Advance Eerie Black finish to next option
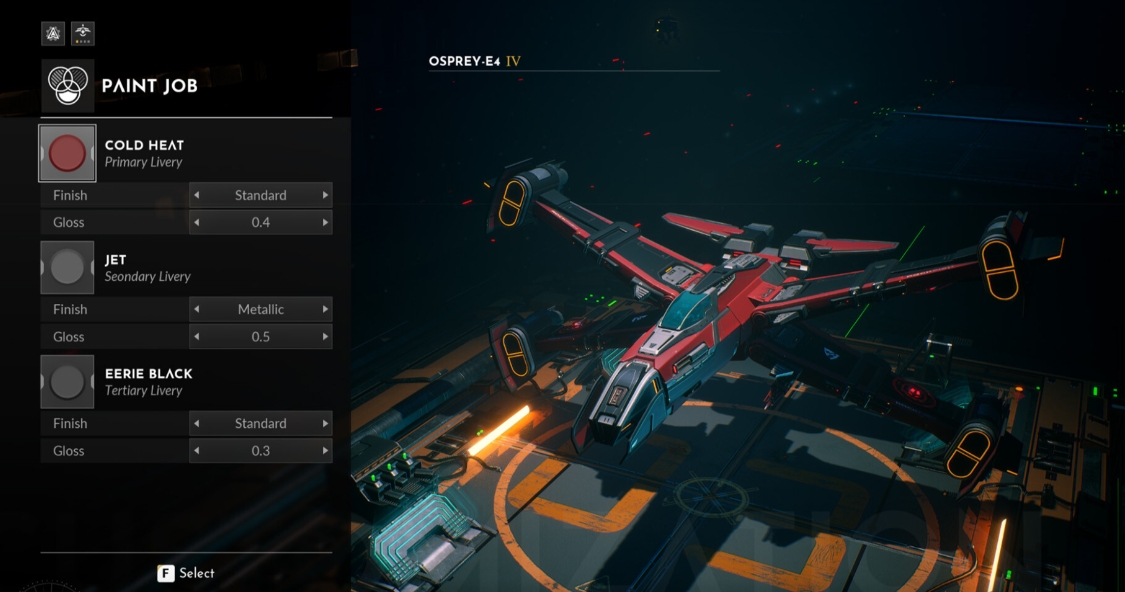The height and width of the screenshot is (592, 1125). click(x=325, y=423)
